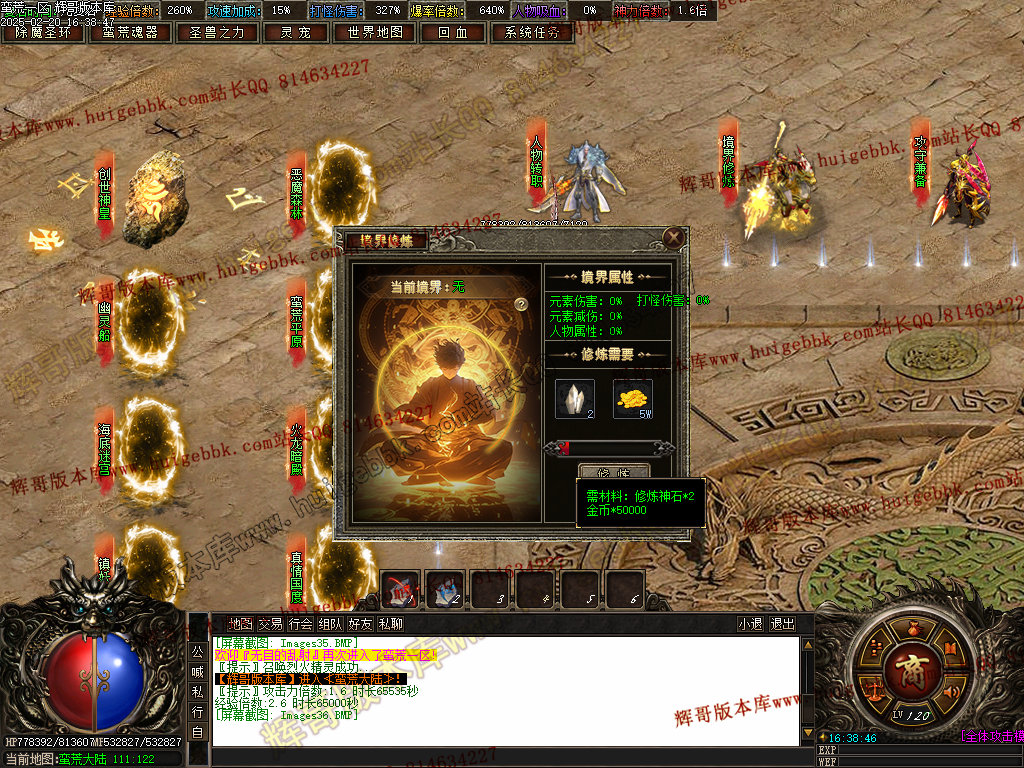Open the 地图 map button above chat

click(241, 624)
